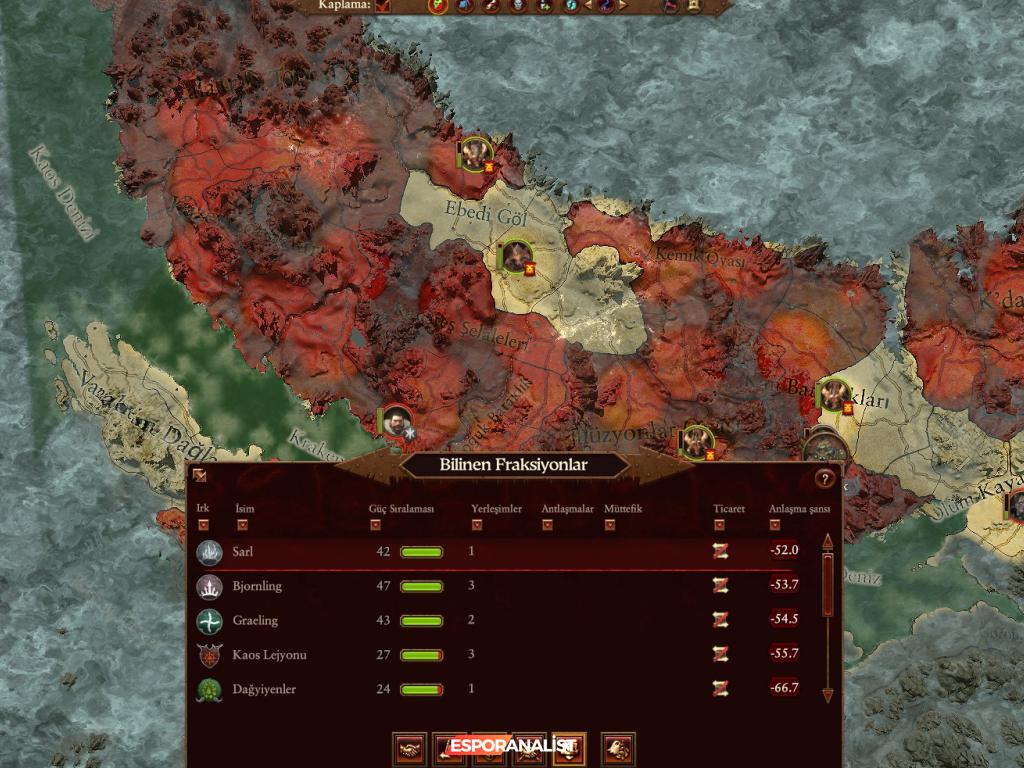The width and height of the screenshot is (1024, 768).
Task: Sort factions by Anlaşma şansı
Action: pyautogui.click(x=774, y=524)
